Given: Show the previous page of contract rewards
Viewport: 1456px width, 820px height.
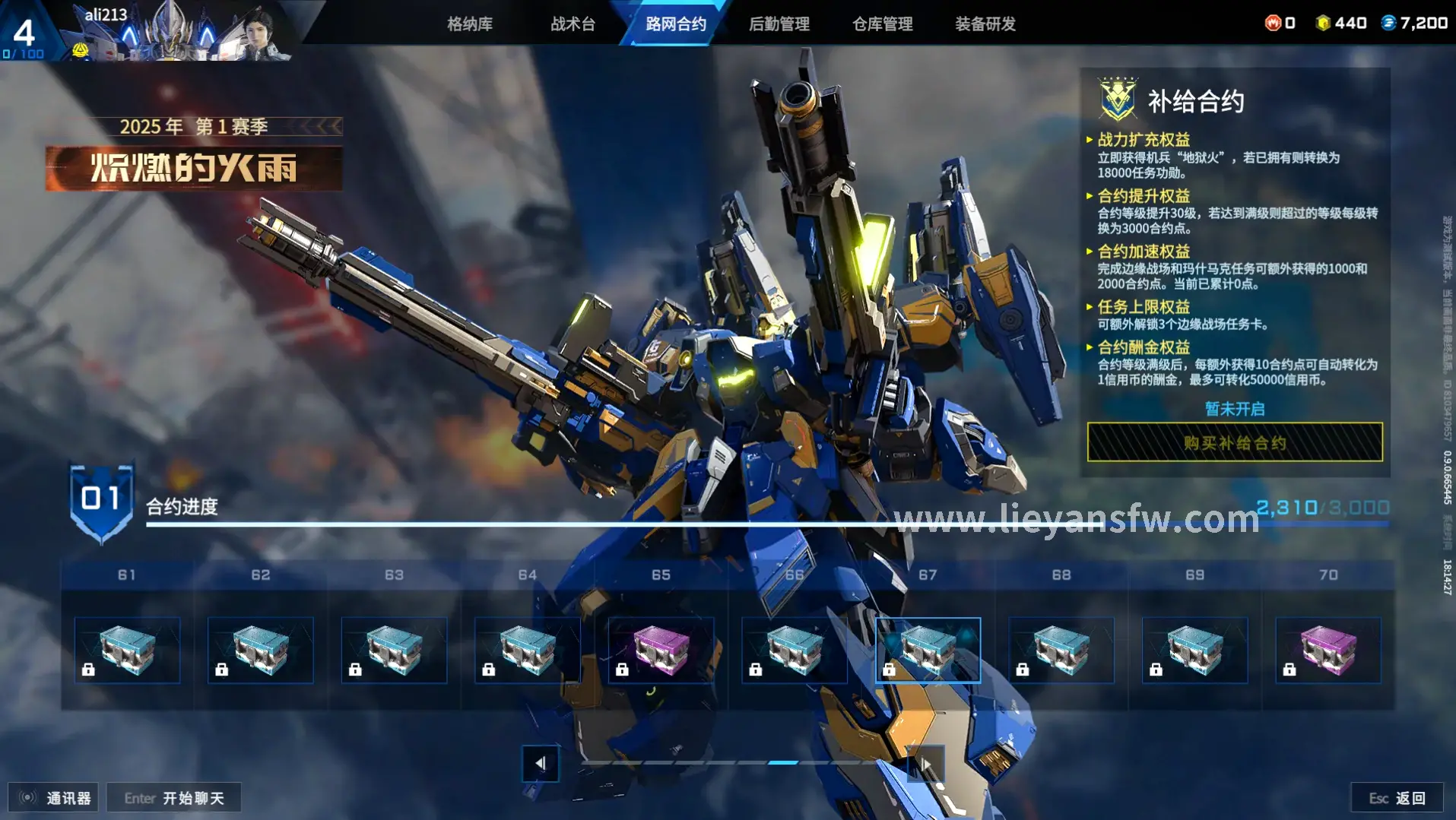Looking at the screenshot, I should click(541, 763).
